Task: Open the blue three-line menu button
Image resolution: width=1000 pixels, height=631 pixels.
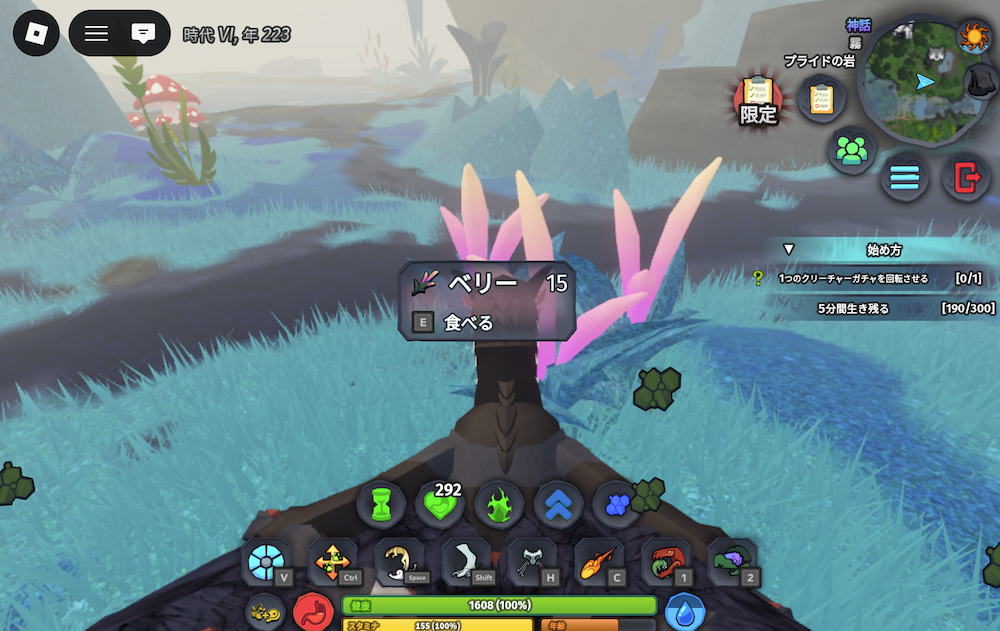Action: (x=904, y=178)
